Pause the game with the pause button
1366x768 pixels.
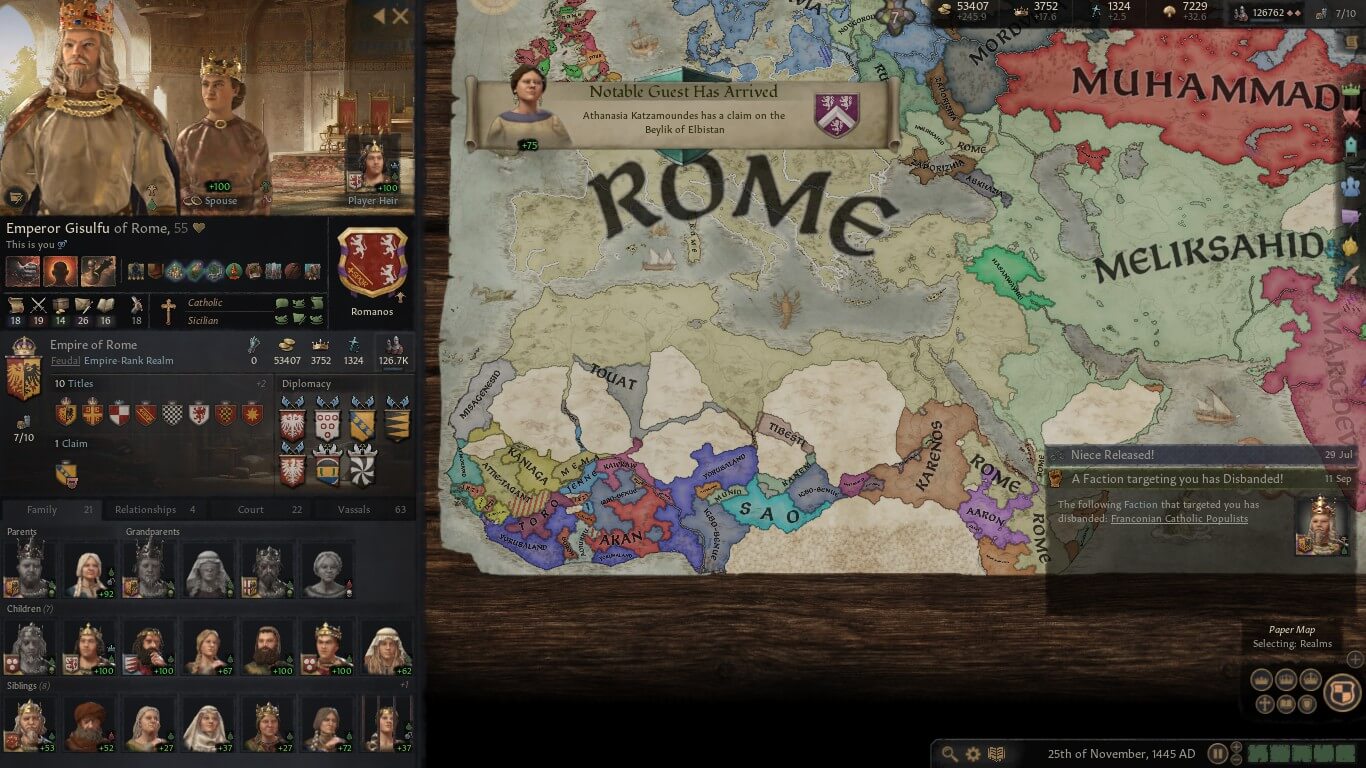pyautogui.click(x=1217, y=754)
